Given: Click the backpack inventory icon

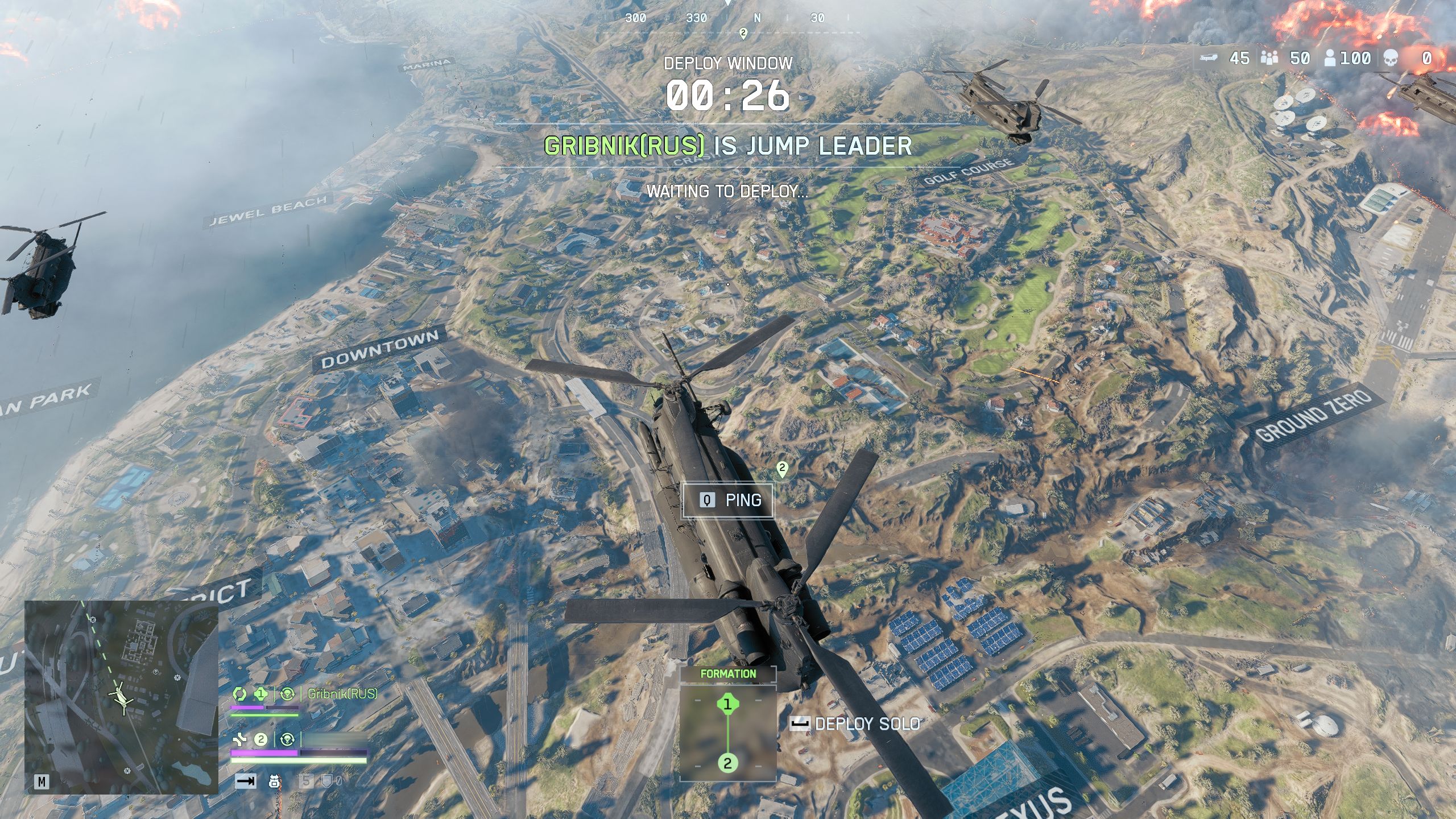Looking at the screenshot, I should tap(274, 781).
